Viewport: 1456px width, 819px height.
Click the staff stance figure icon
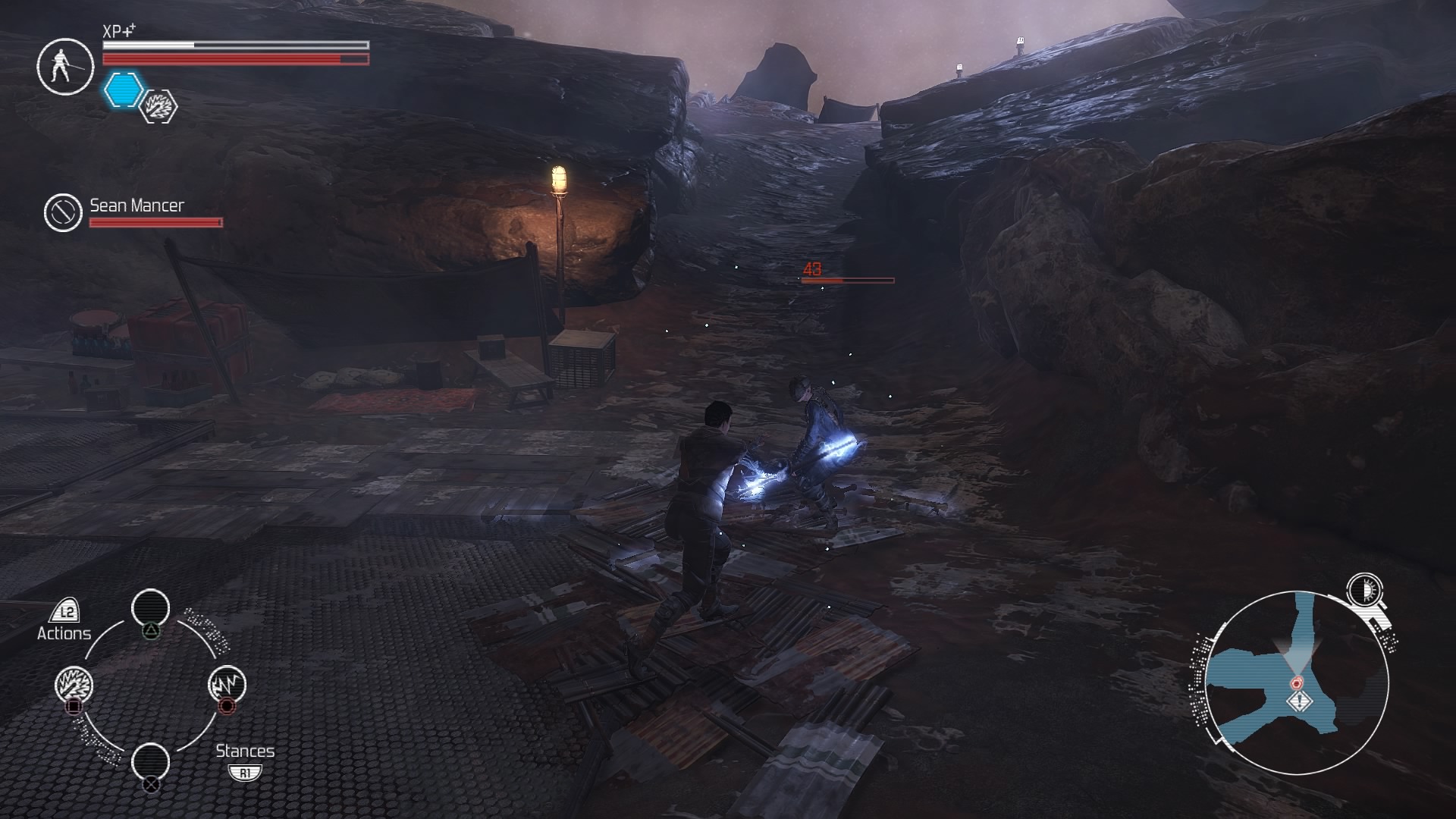click(64, 66)
